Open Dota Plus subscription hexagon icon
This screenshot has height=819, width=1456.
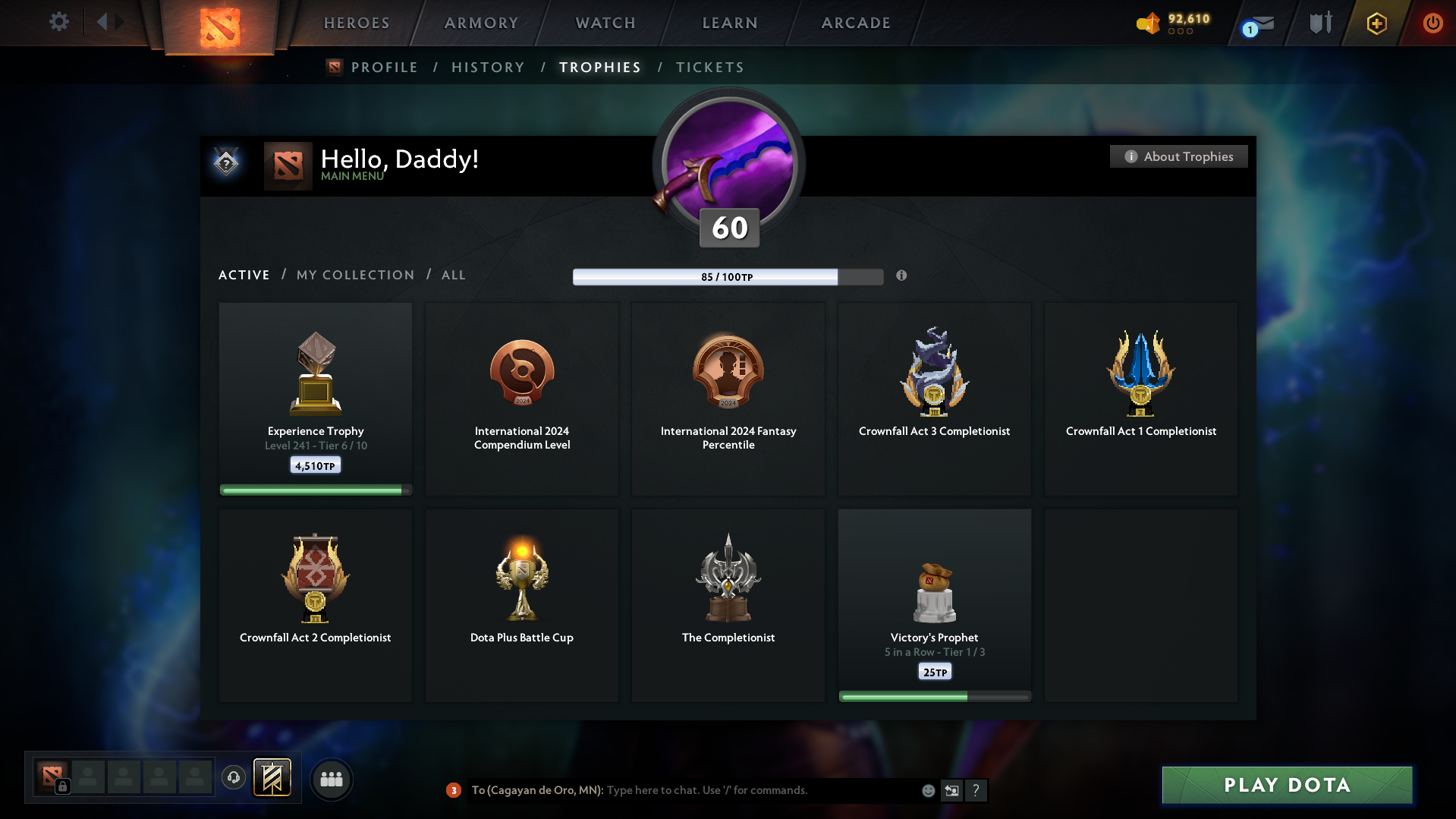point(1376,24)
